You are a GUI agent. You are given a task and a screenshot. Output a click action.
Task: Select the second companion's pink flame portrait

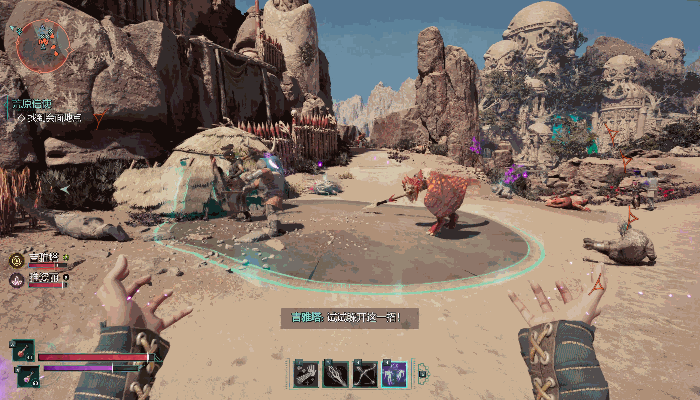tap(16, 279)
